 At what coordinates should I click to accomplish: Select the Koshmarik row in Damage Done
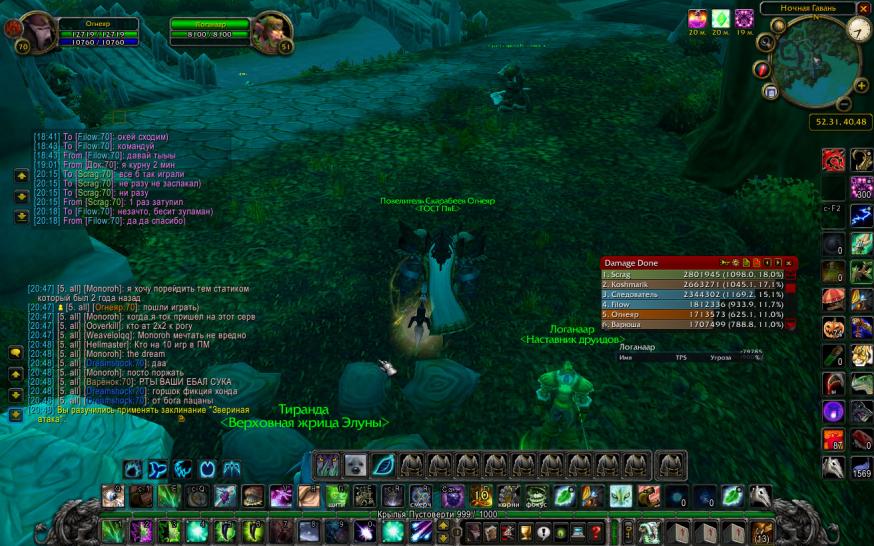(x=692, y=285)
